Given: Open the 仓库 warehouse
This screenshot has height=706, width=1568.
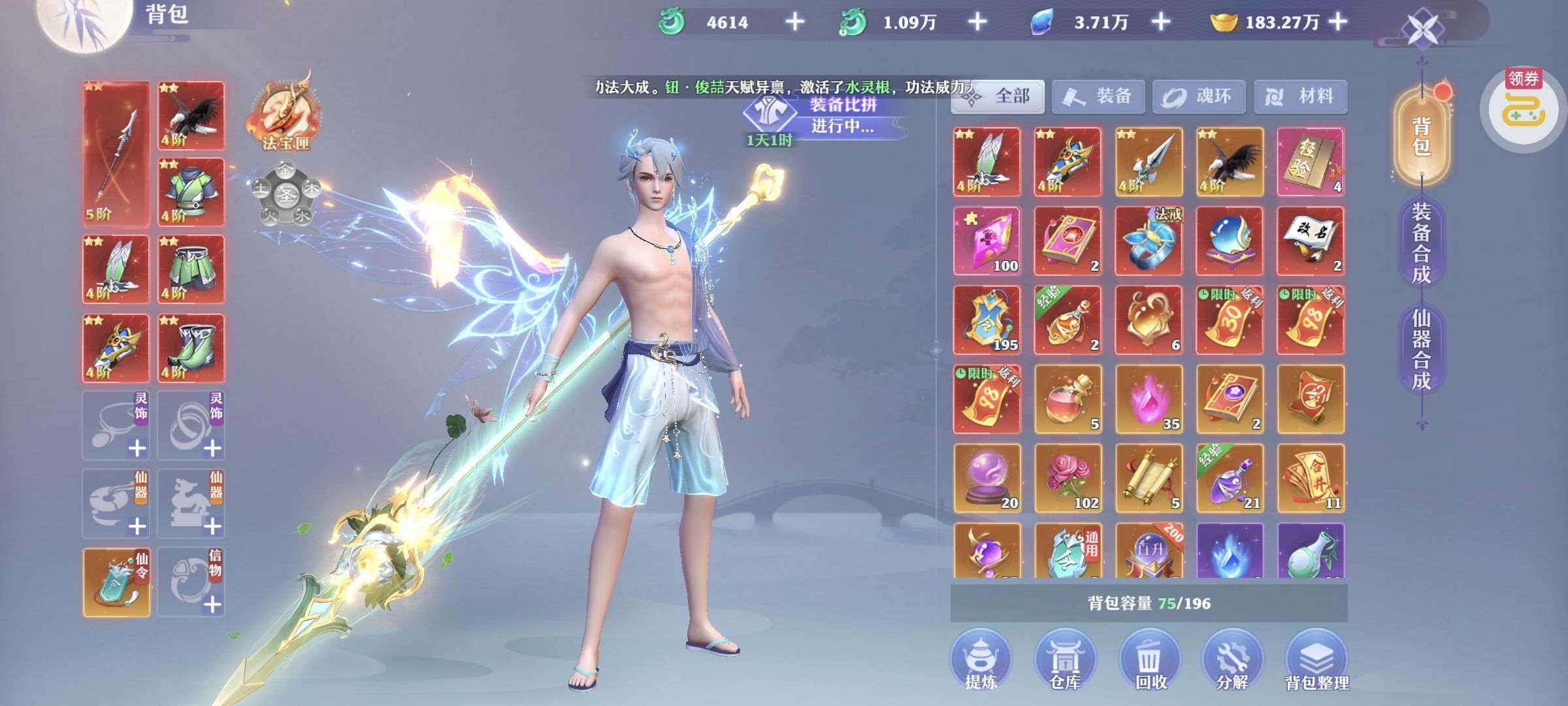Looking at the screenshot, I should (1065, 660).
